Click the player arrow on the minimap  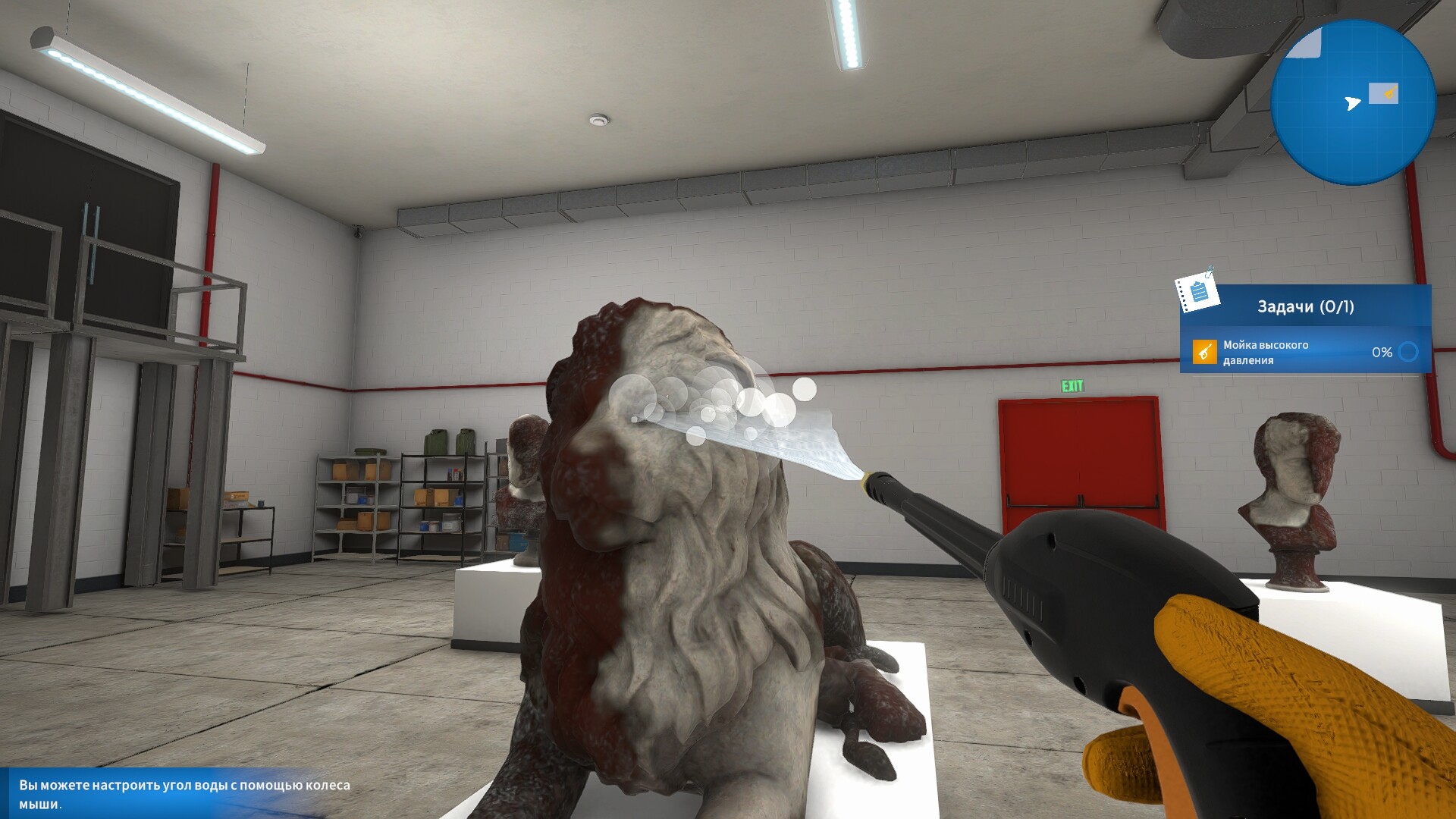coord(1353,103)
